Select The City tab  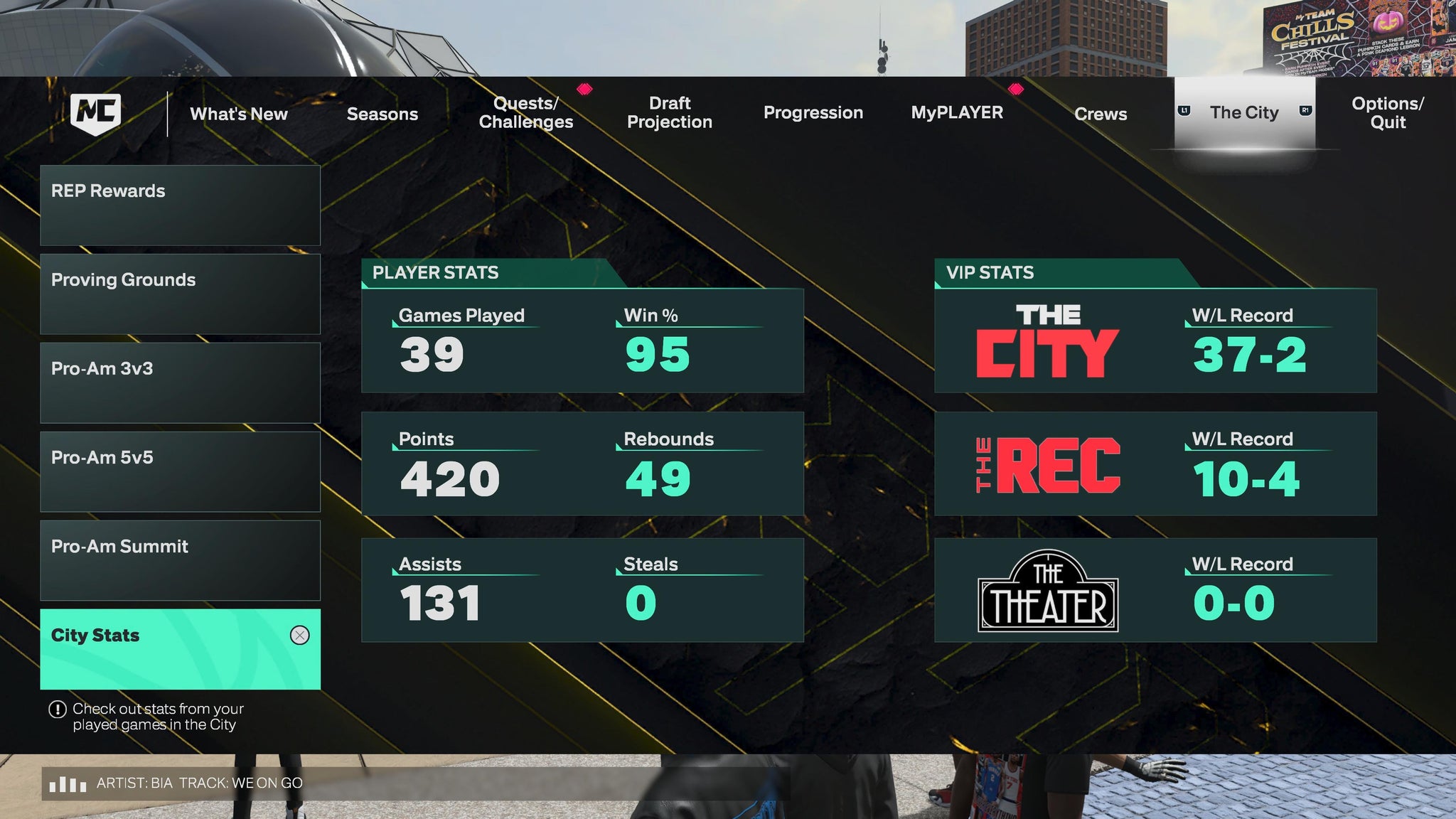click(x=1244, y=113)
